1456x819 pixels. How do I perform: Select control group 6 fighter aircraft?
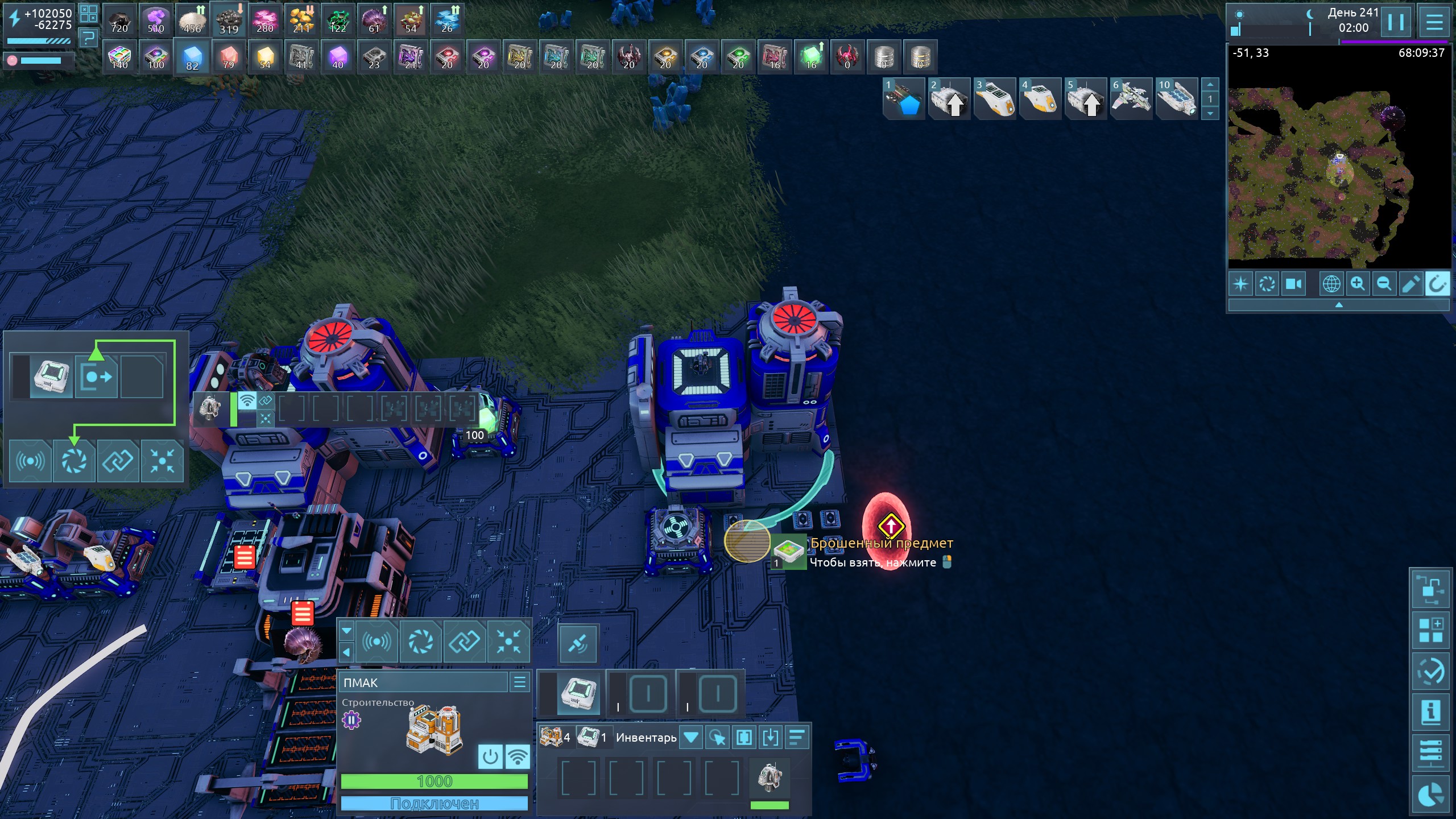[x=1131, y=98]
